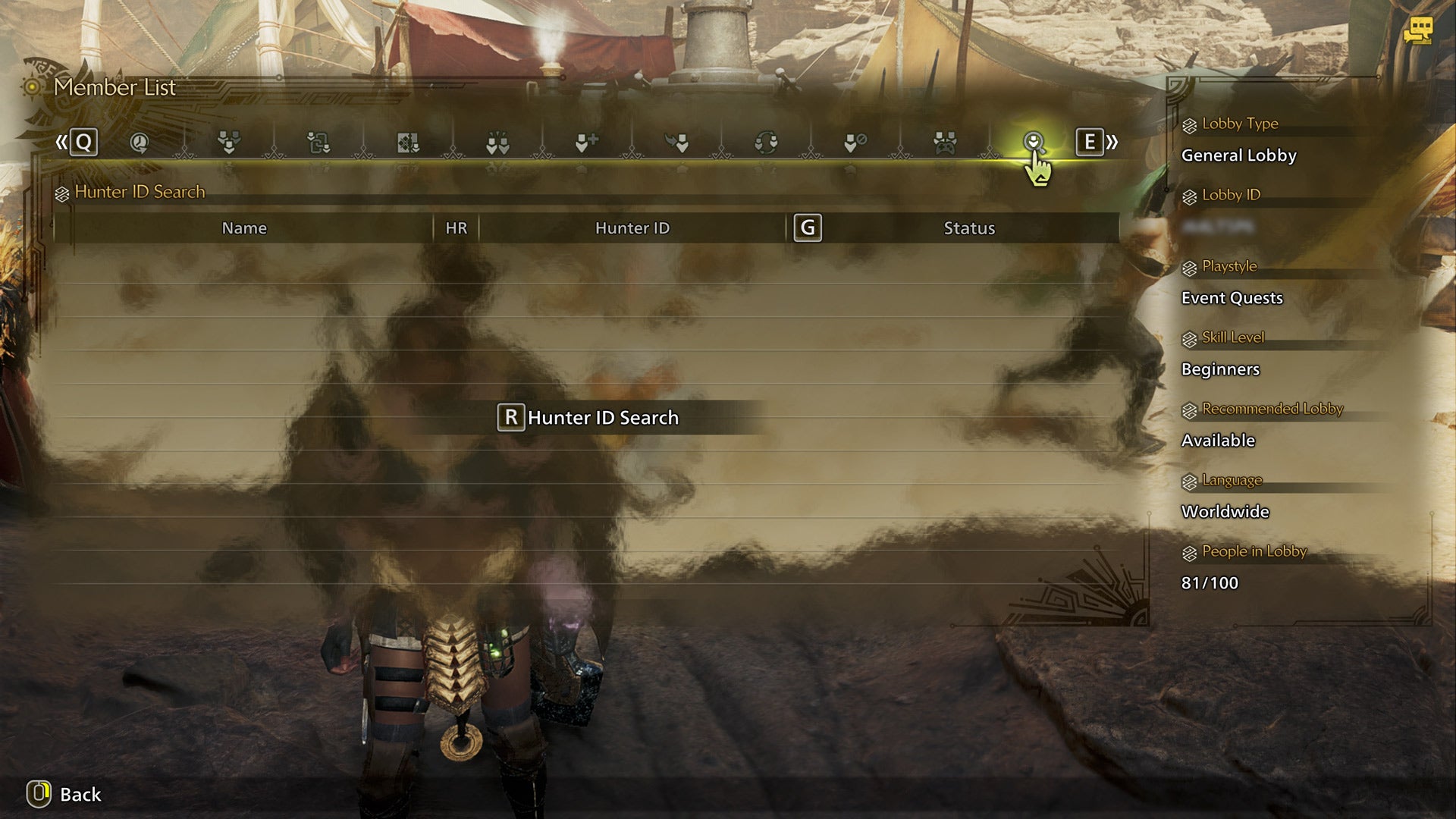Sort the list by the Name column

[243, 227]
